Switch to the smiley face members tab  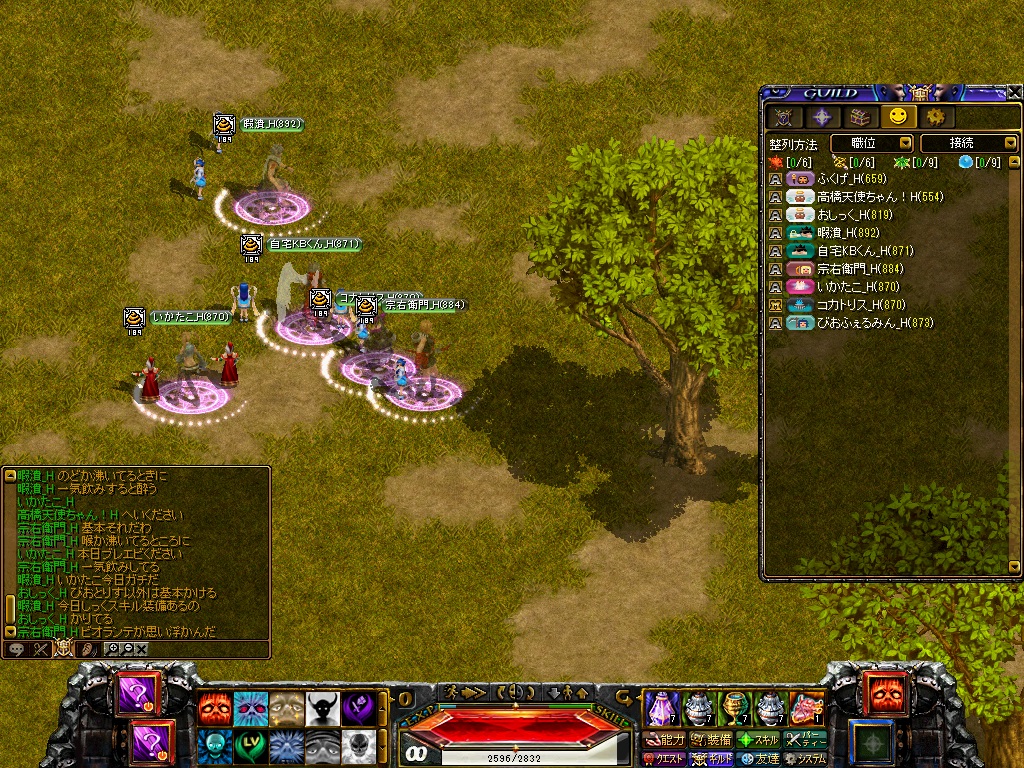point(898,117)
